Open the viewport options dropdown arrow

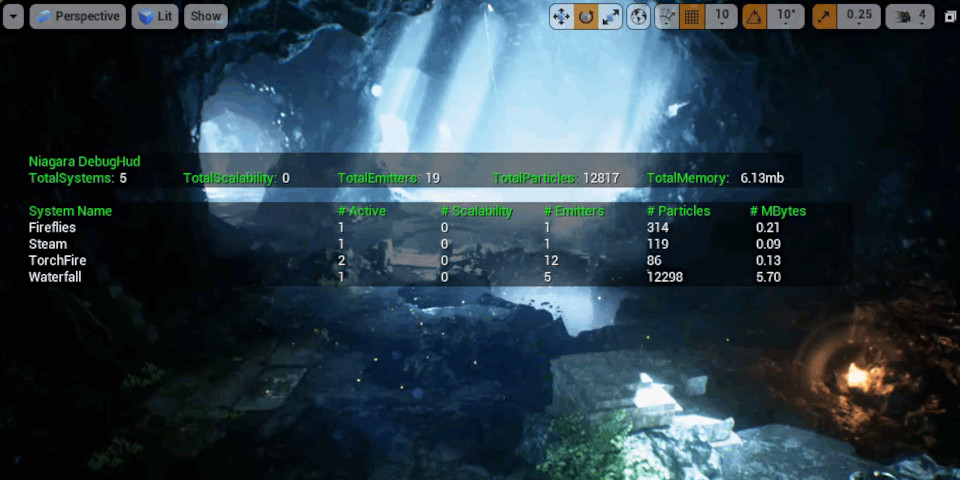point(13,16)
